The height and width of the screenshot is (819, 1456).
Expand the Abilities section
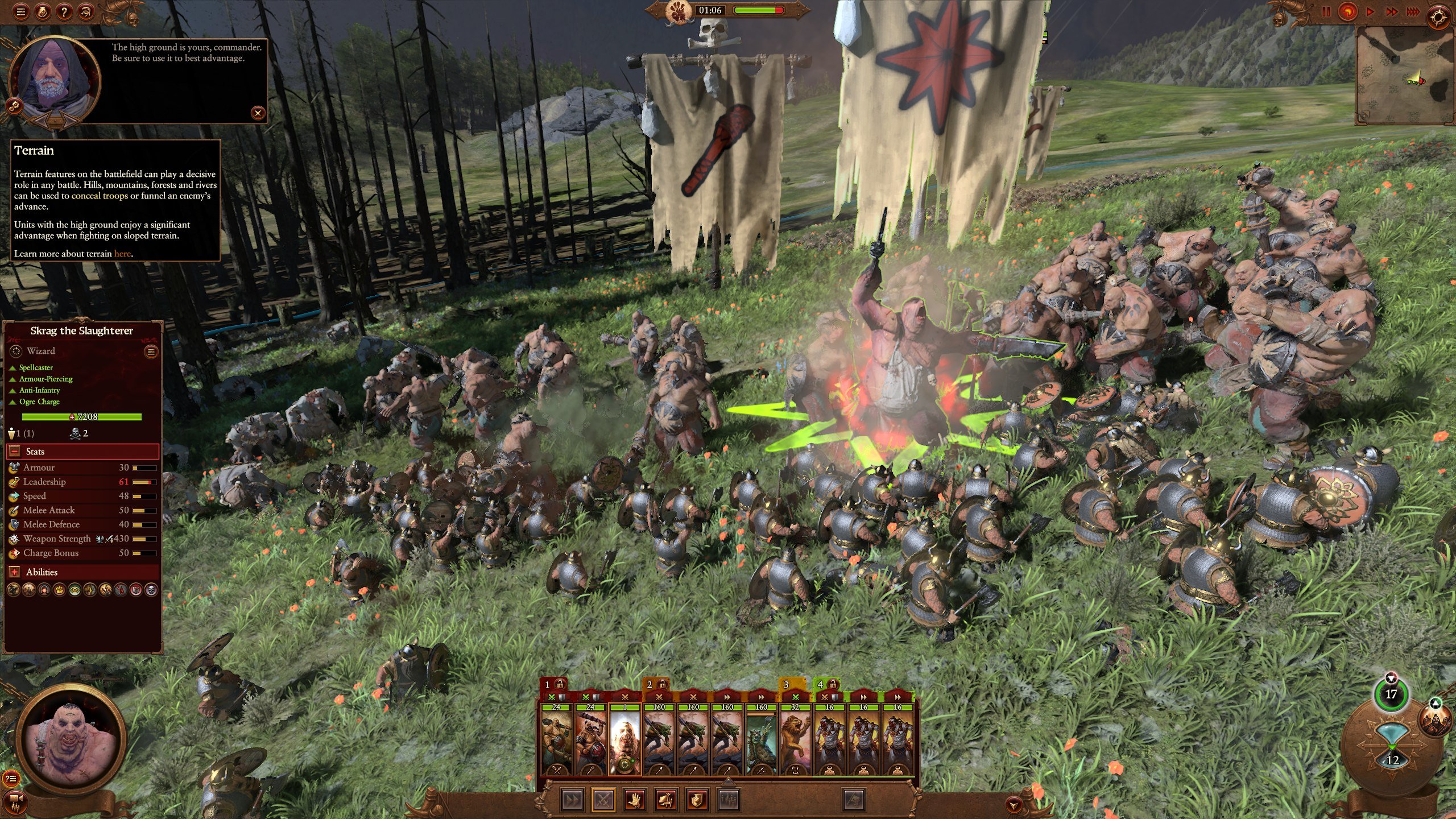[15, 572]
